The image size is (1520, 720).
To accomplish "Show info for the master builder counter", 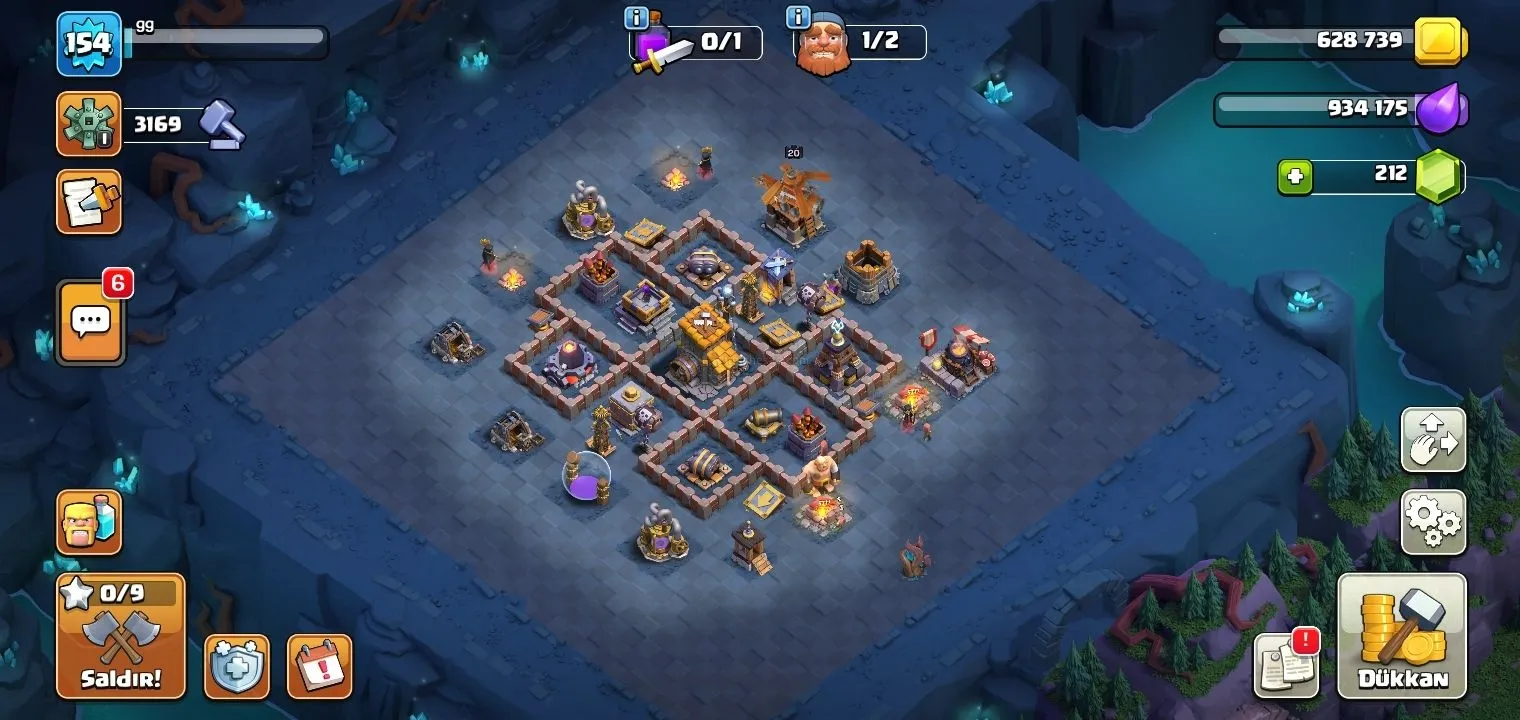I will click(x=798, y=17).
